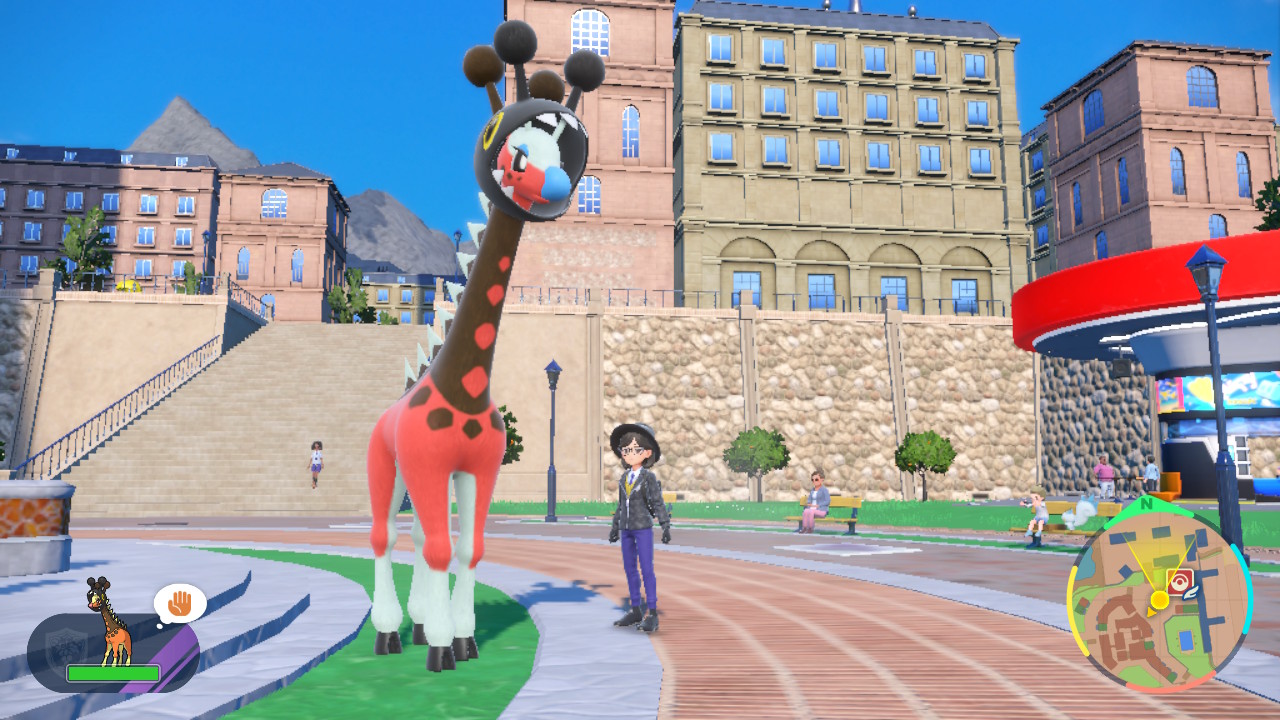Select the blue pool area on the minimap
Image resolution: width=1280 pixels, height=720 pixels.
(x=1185, y=640)
